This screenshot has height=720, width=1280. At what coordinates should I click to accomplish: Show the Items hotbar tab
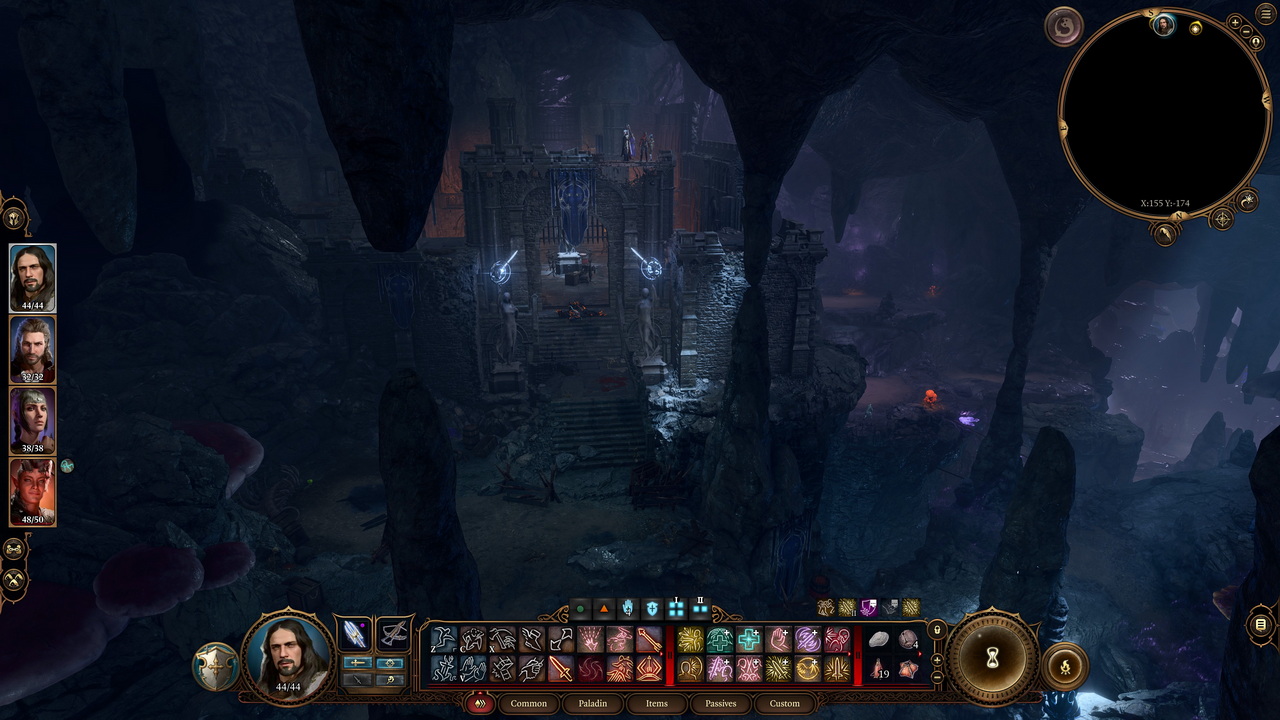[656, 703]
